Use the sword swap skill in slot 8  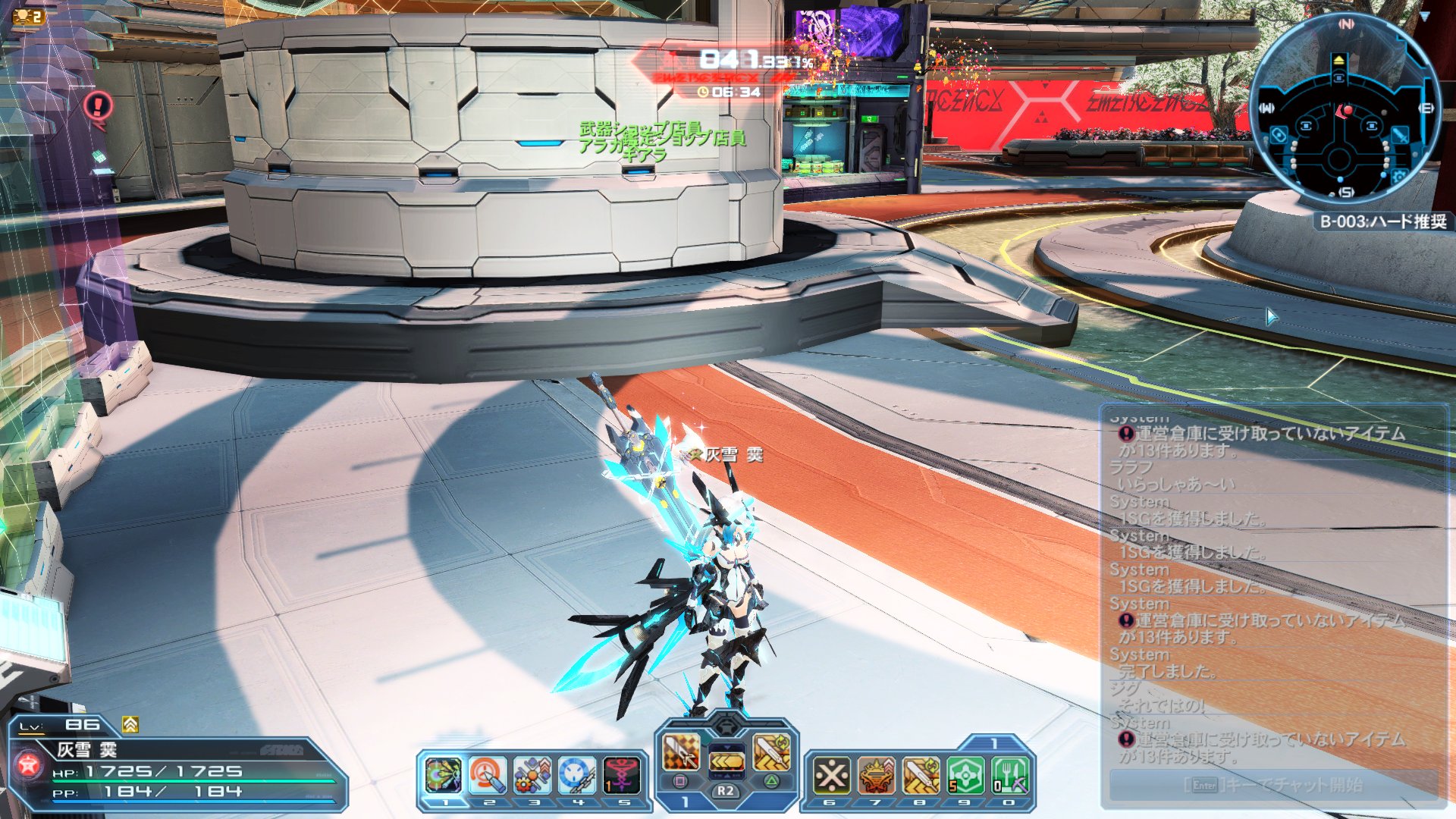[x=921, y=776]
